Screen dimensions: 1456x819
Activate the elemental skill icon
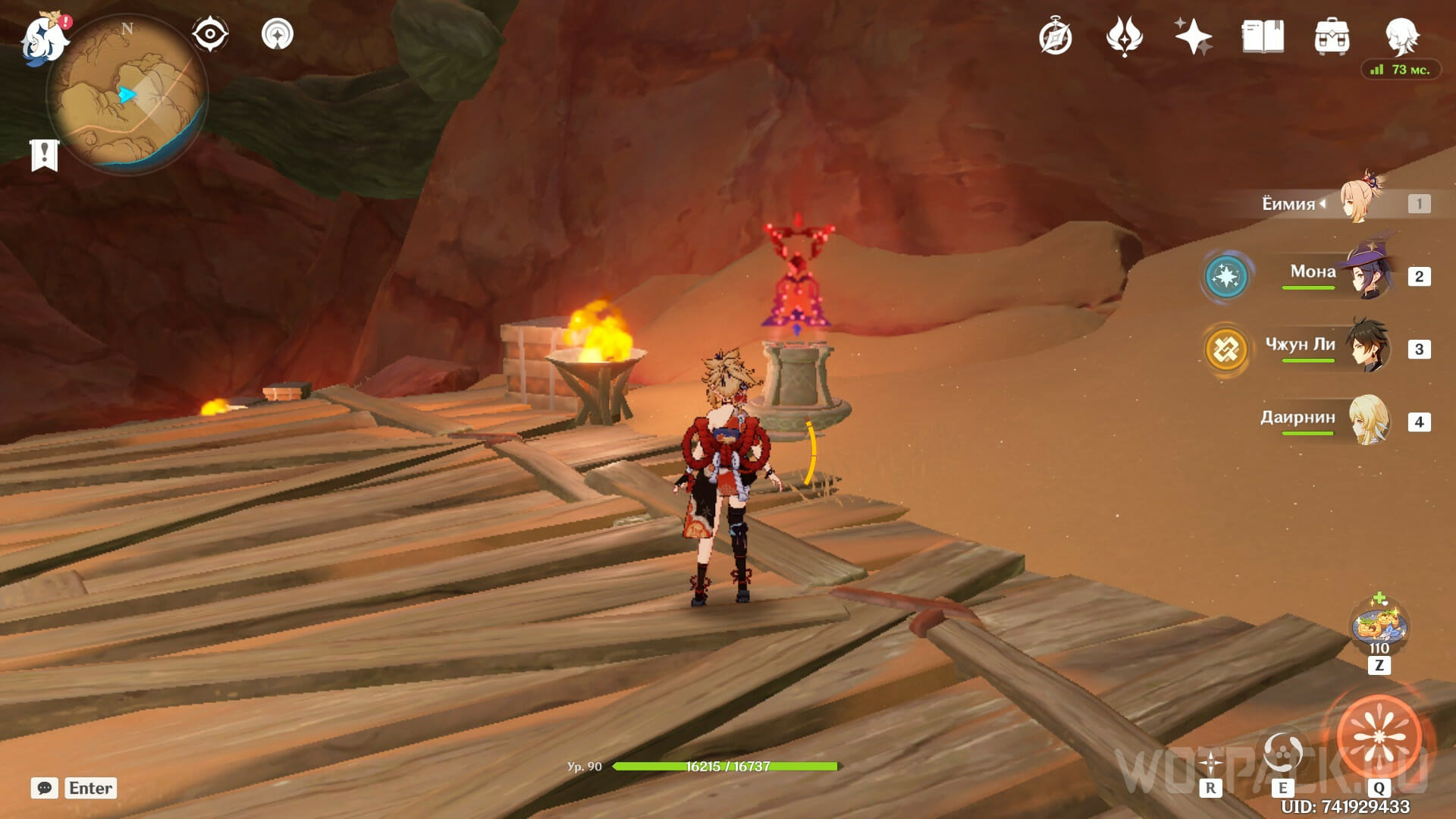coord(1283,752)
